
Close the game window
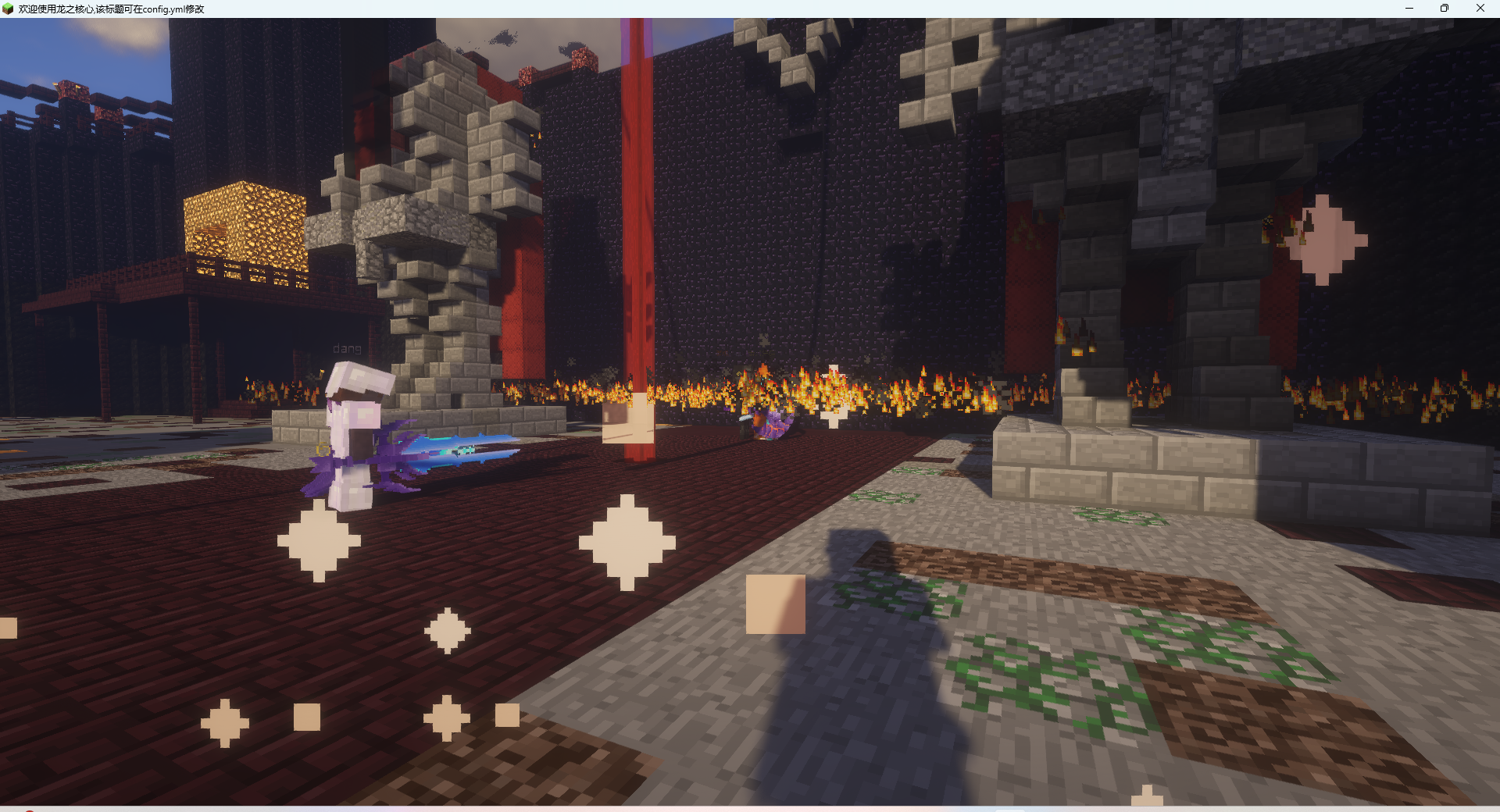pyautogui.click(x=1480, y=9)
